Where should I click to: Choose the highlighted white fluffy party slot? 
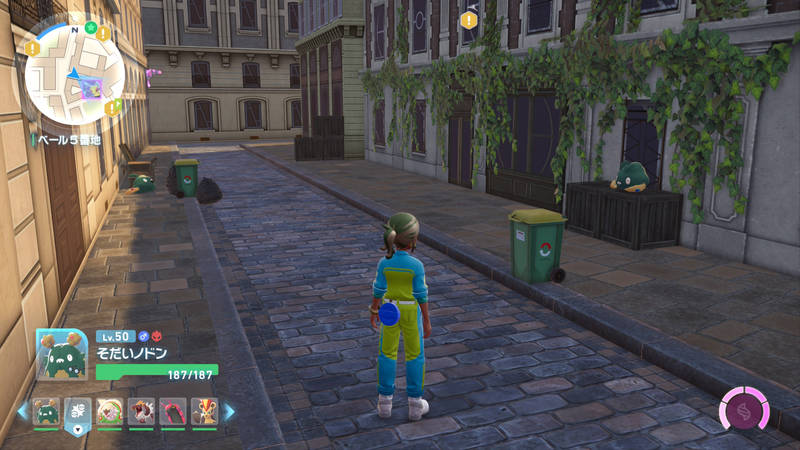pos(77,411)
